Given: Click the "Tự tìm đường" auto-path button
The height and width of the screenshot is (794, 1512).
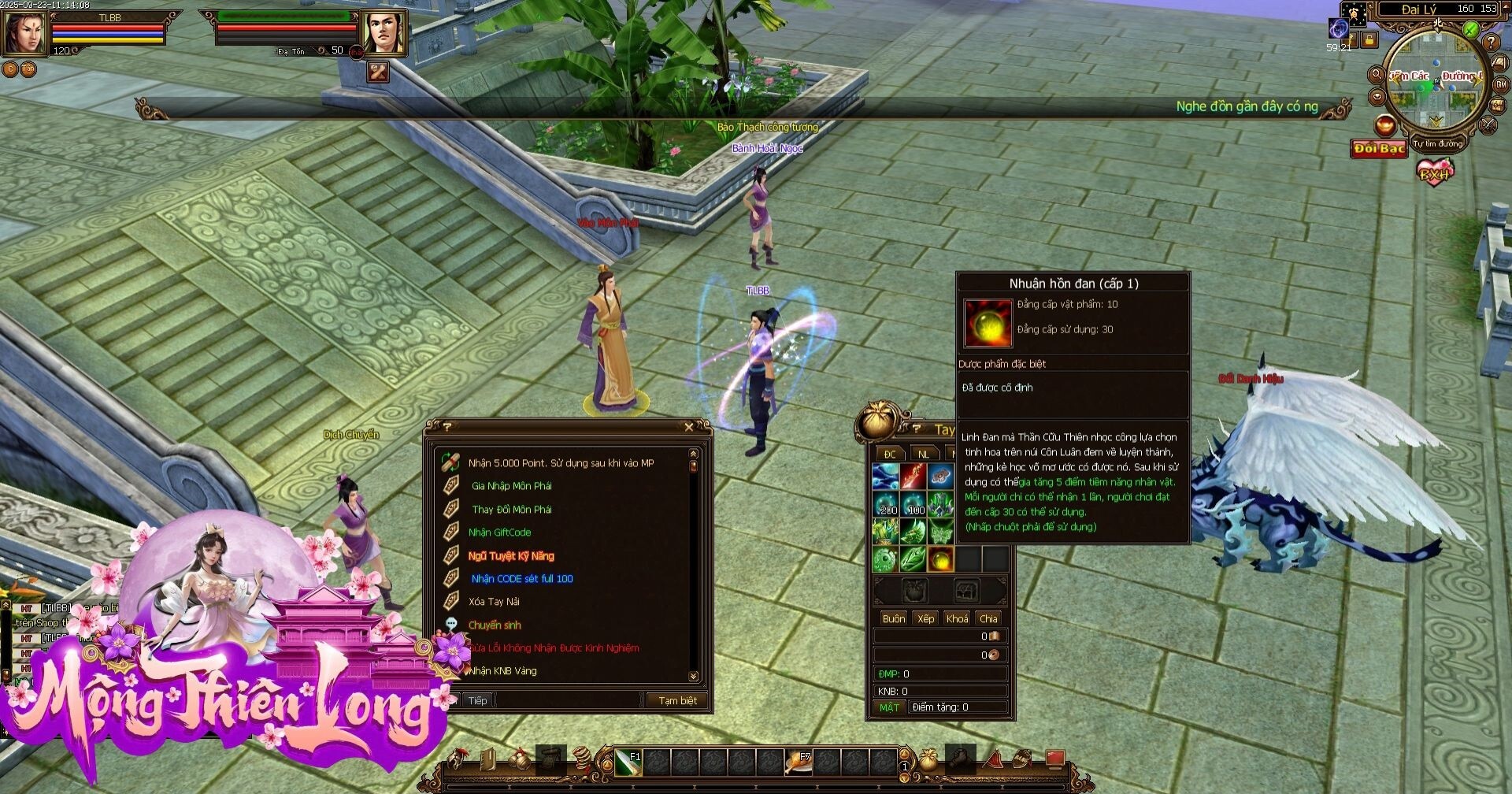Looking at the screenshot, I should (1437, 144).
